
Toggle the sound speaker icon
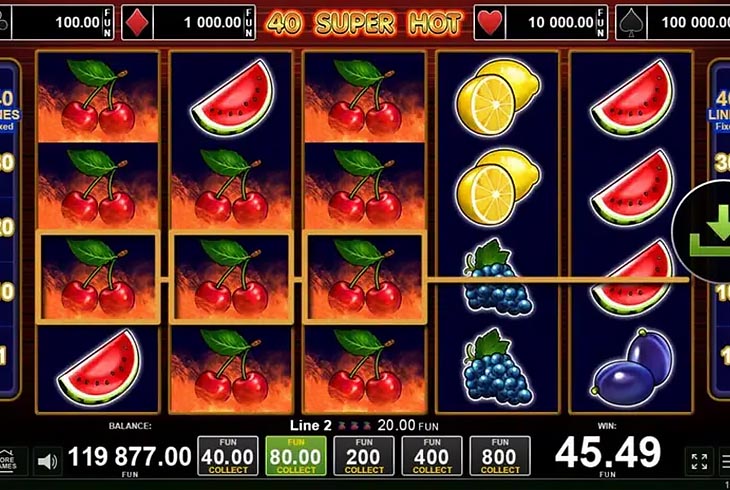click(47, 461)
